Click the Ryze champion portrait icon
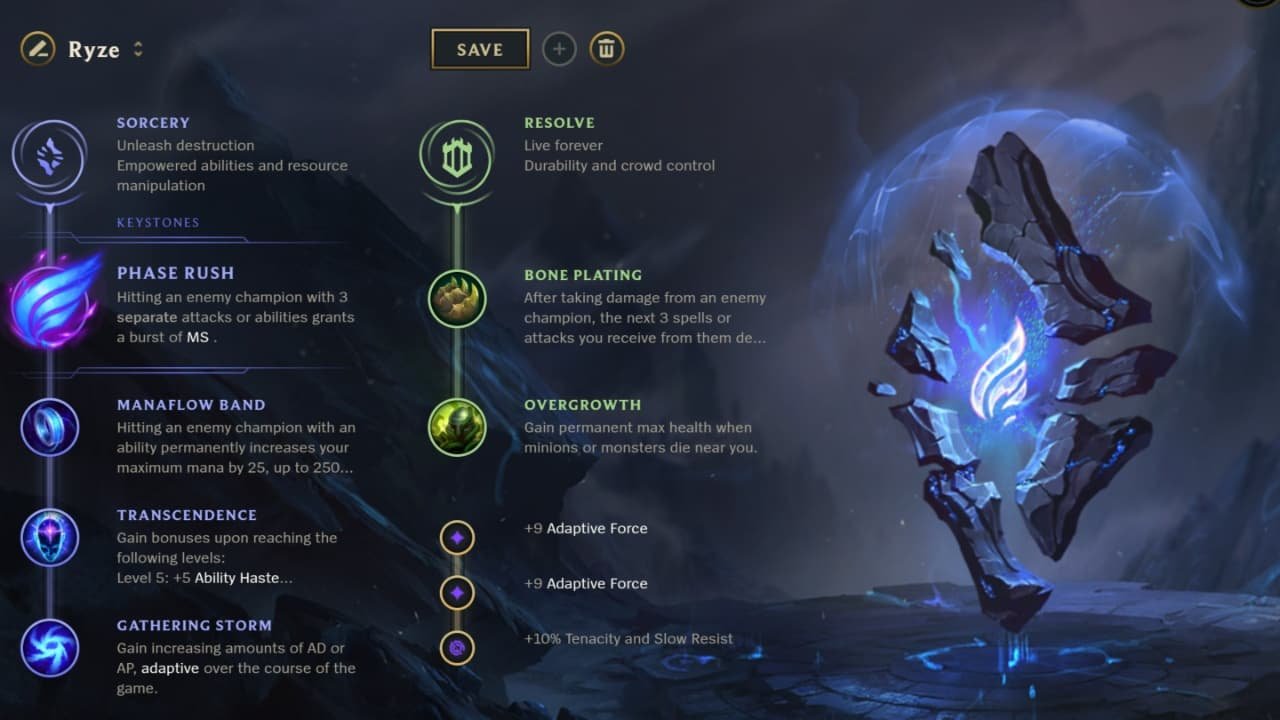Screen dimensions: 1280x720 pos(37,48)
